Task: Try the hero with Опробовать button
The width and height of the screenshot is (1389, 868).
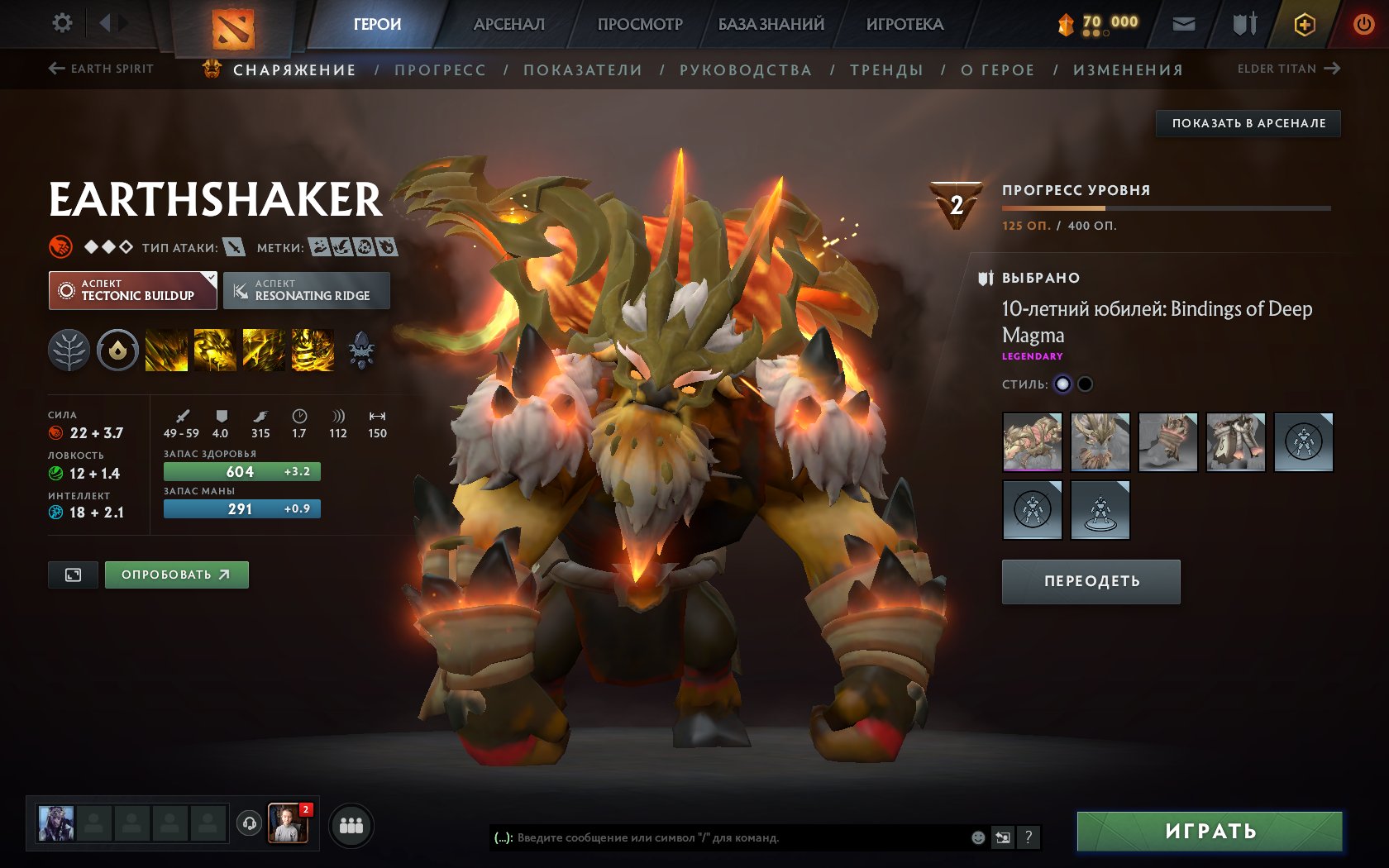Action: [x=176, y=575]
